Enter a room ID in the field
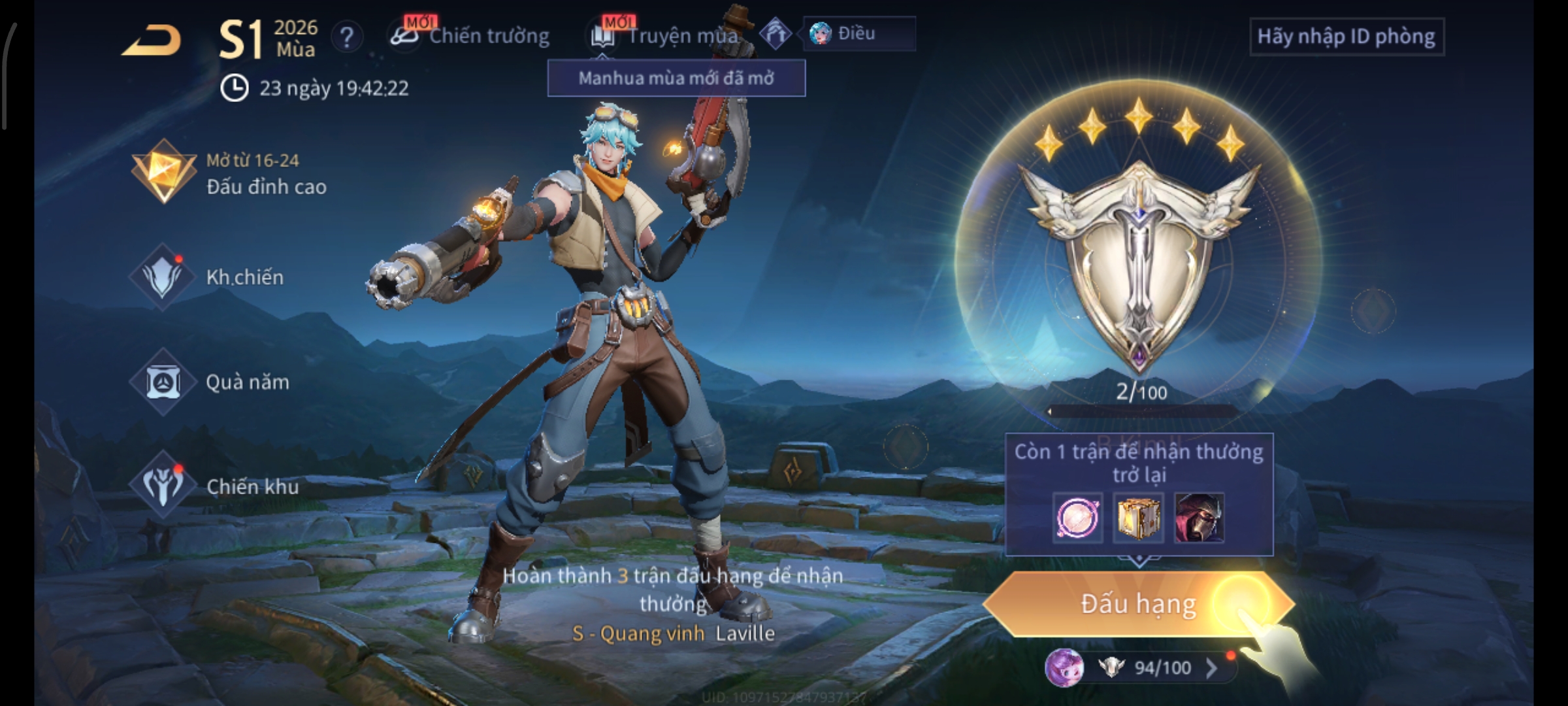This screenshot has height=706, width=1568. (1347, 37)
